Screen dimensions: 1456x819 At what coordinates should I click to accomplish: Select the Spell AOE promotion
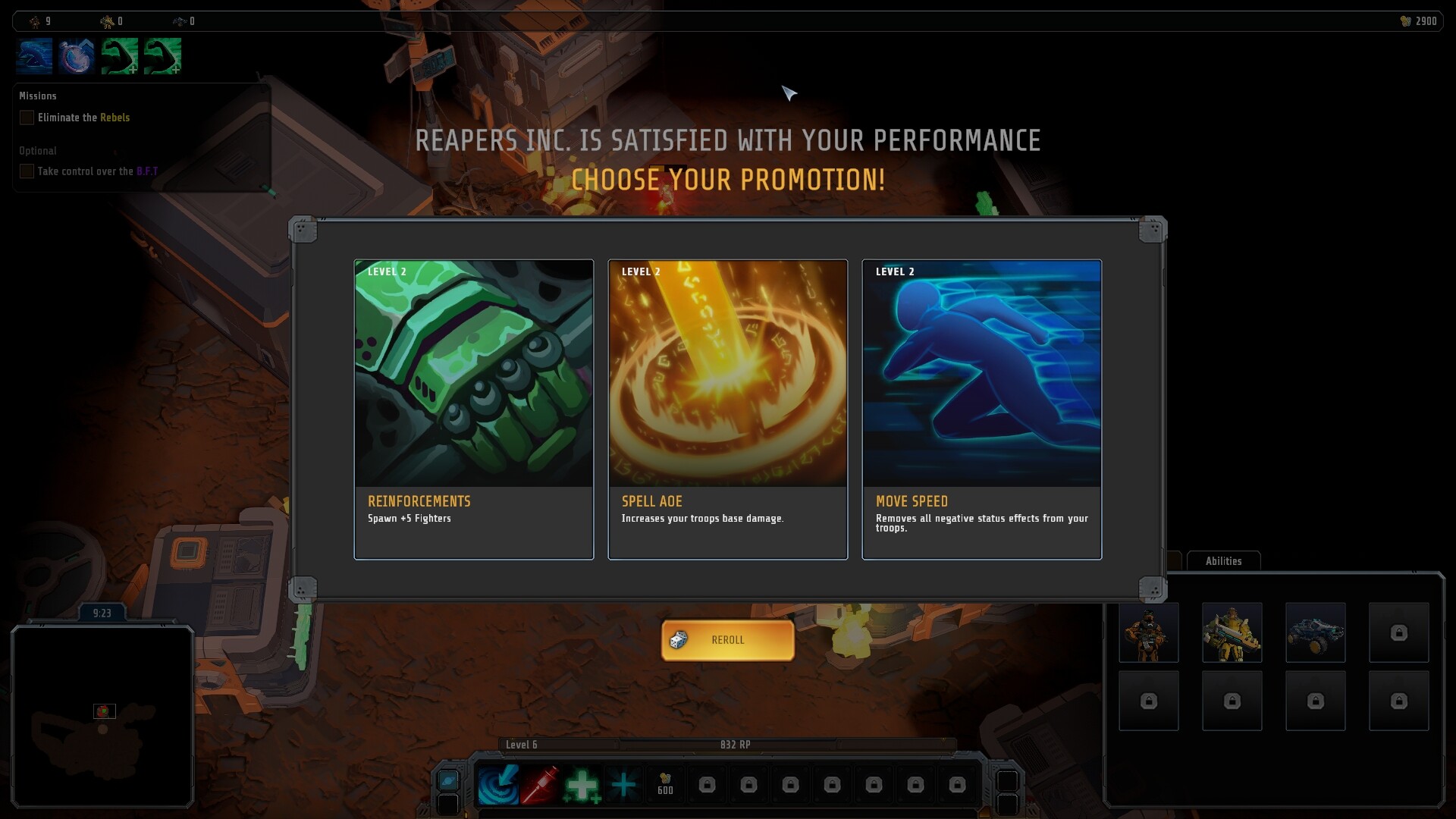(728, 409)
